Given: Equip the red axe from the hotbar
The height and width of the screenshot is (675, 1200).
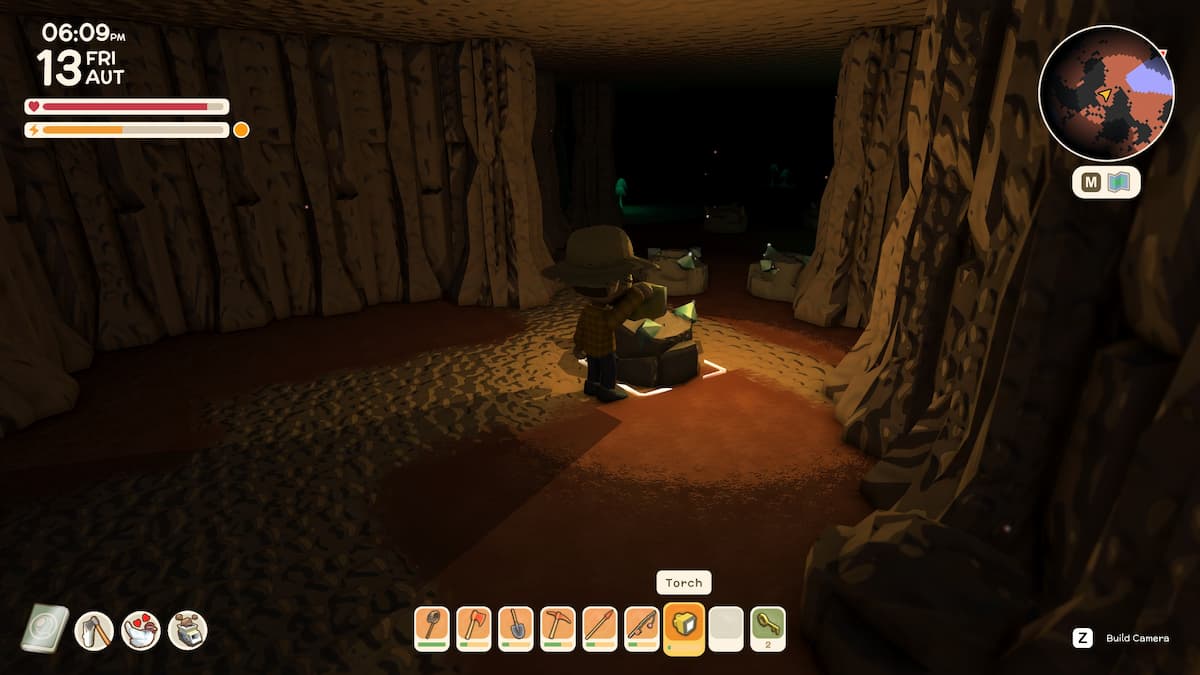Looking at the screenshot, I should (473, 628).
